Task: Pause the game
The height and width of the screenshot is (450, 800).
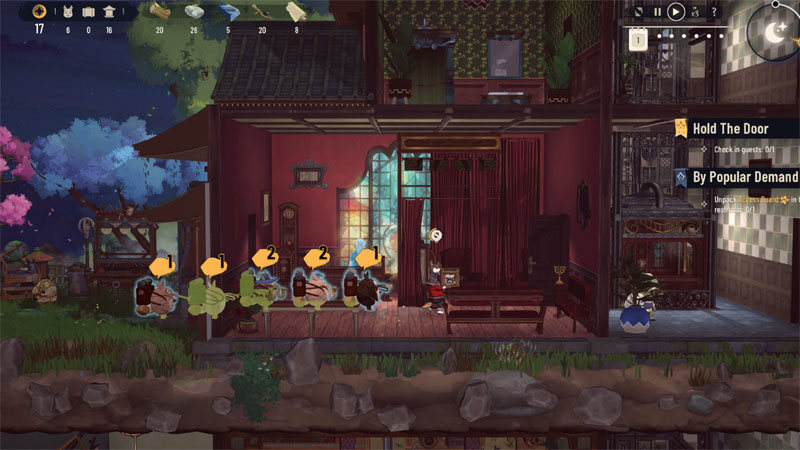Action: click(657, 12)
